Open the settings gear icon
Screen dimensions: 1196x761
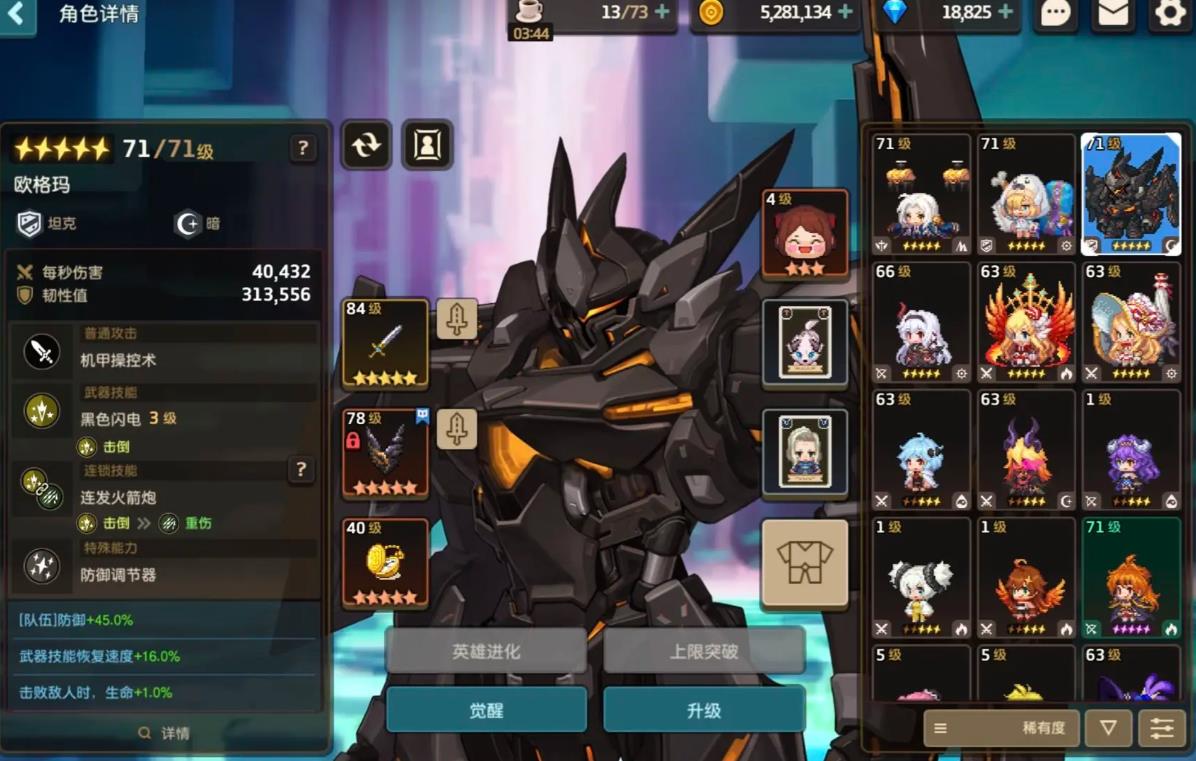pyautogui.click(x=1169, y=13)
